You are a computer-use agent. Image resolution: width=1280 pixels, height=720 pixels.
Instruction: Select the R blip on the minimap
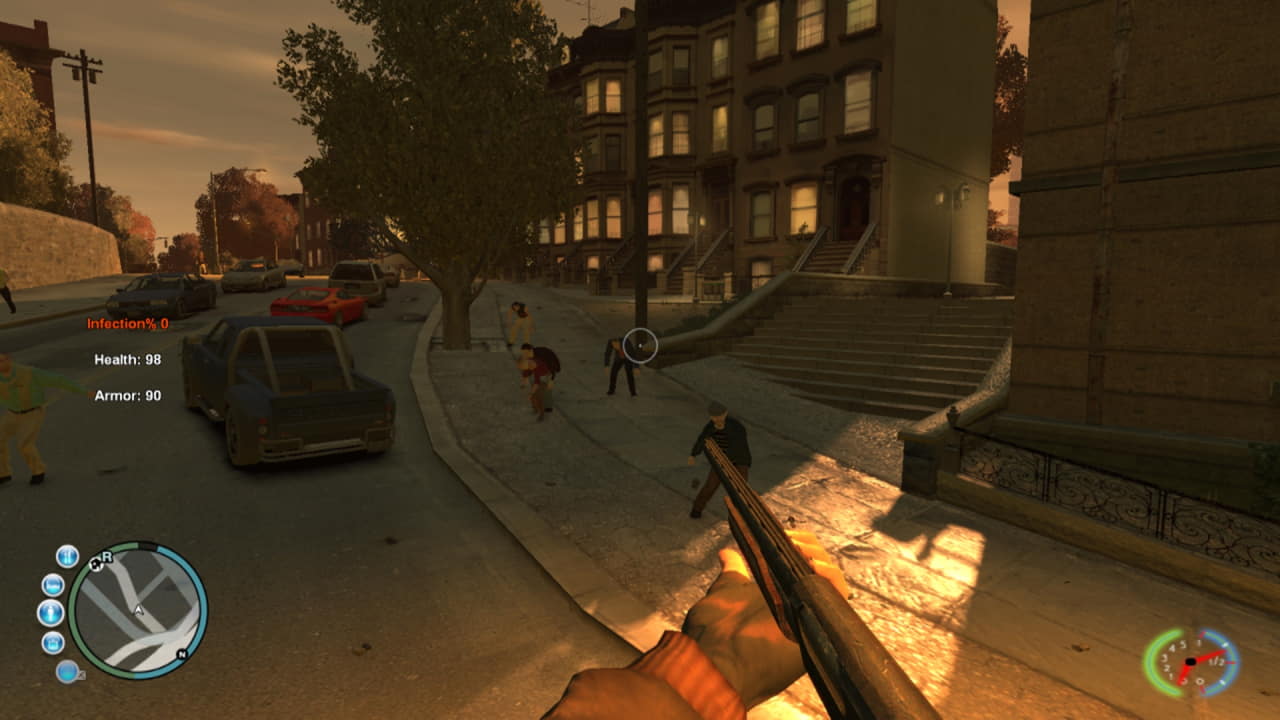(x=105, y=556)
